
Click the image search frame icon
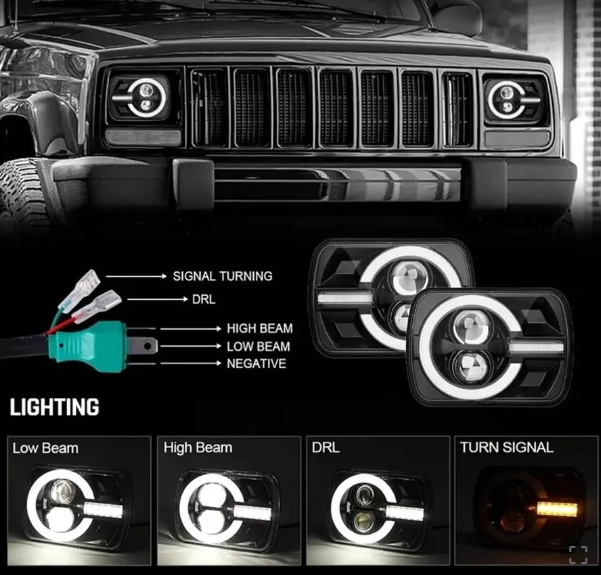[578, 554]
